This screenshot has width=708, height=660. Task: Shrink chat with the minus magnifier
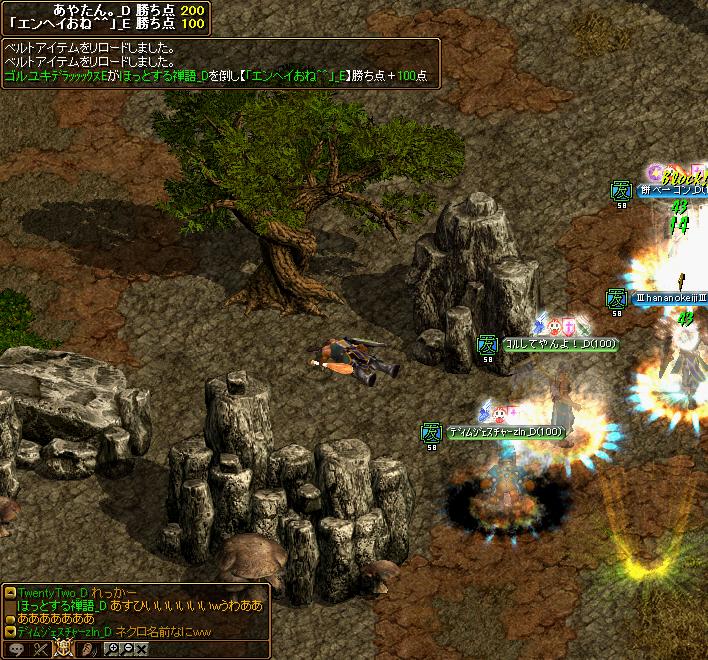128,649
